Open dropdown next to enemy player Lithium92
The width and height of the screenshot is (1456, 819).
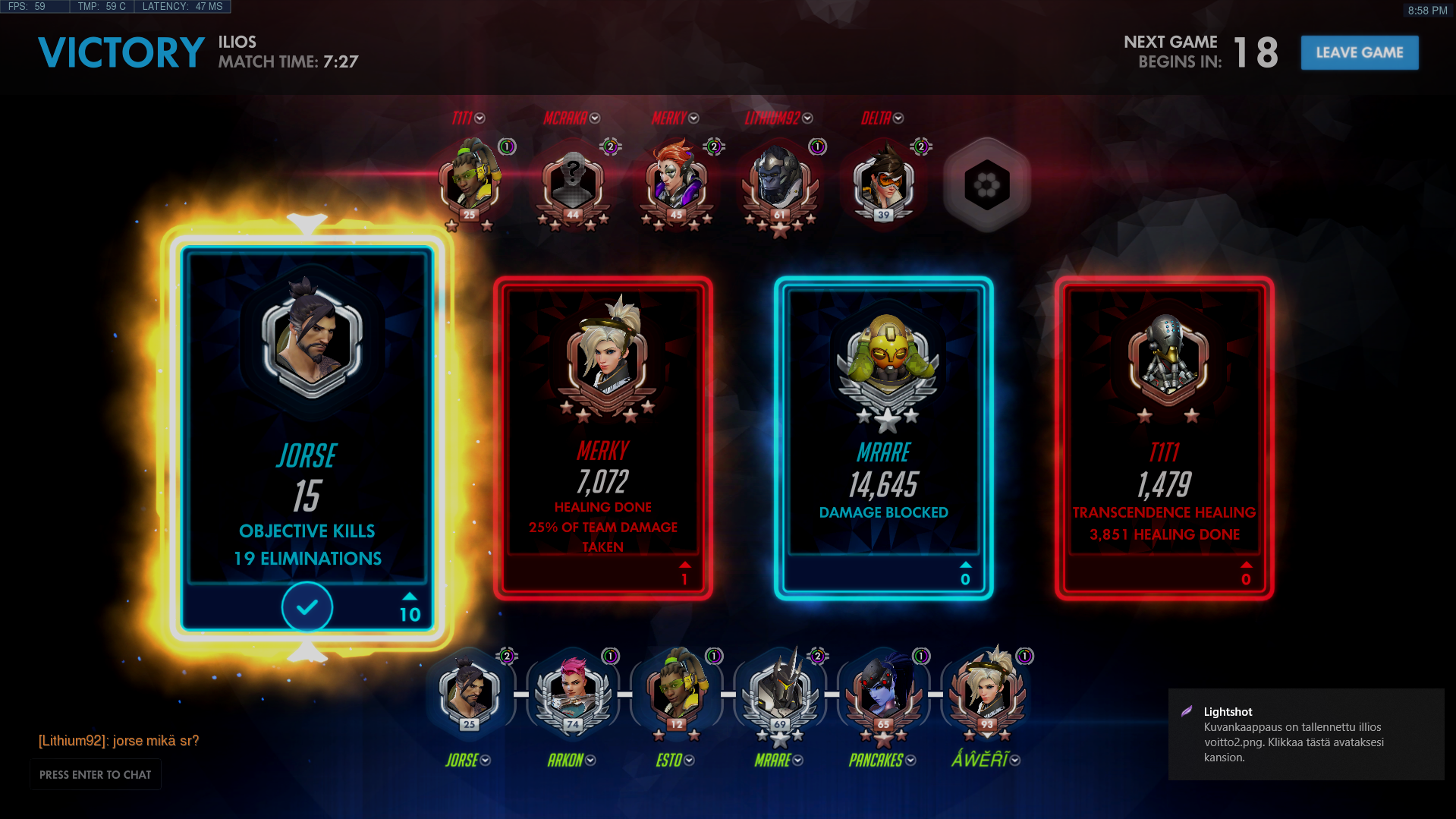click(807, 118)
